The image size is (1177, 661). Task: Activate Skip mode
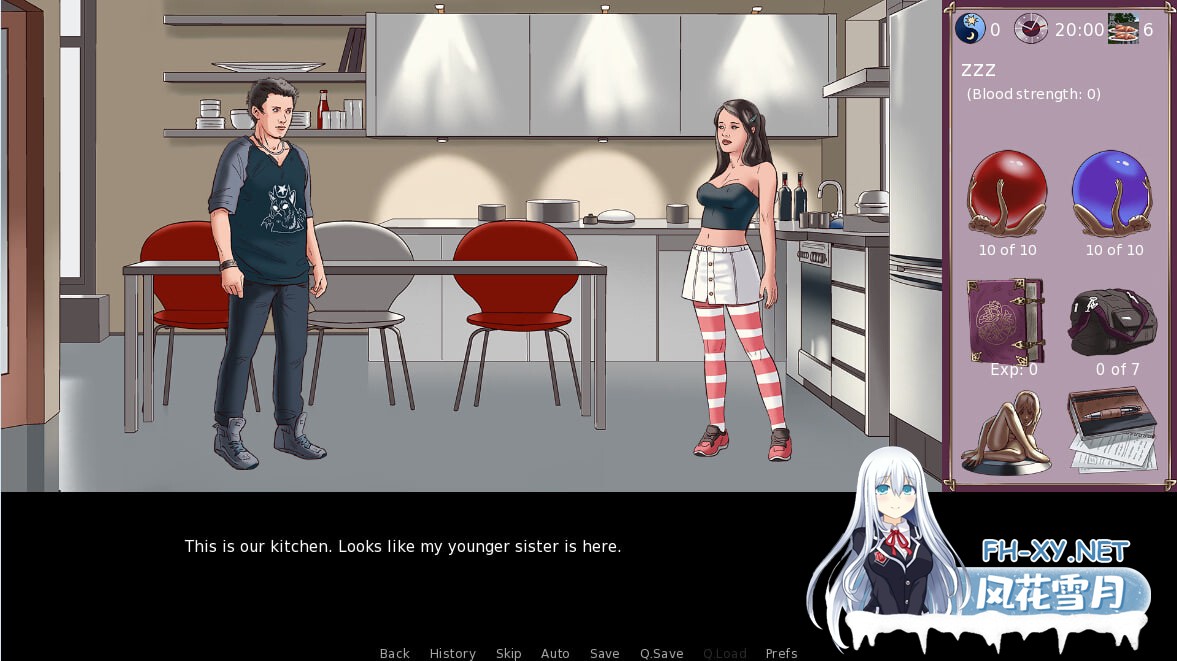pyautogui.click(x=508, y=653)
